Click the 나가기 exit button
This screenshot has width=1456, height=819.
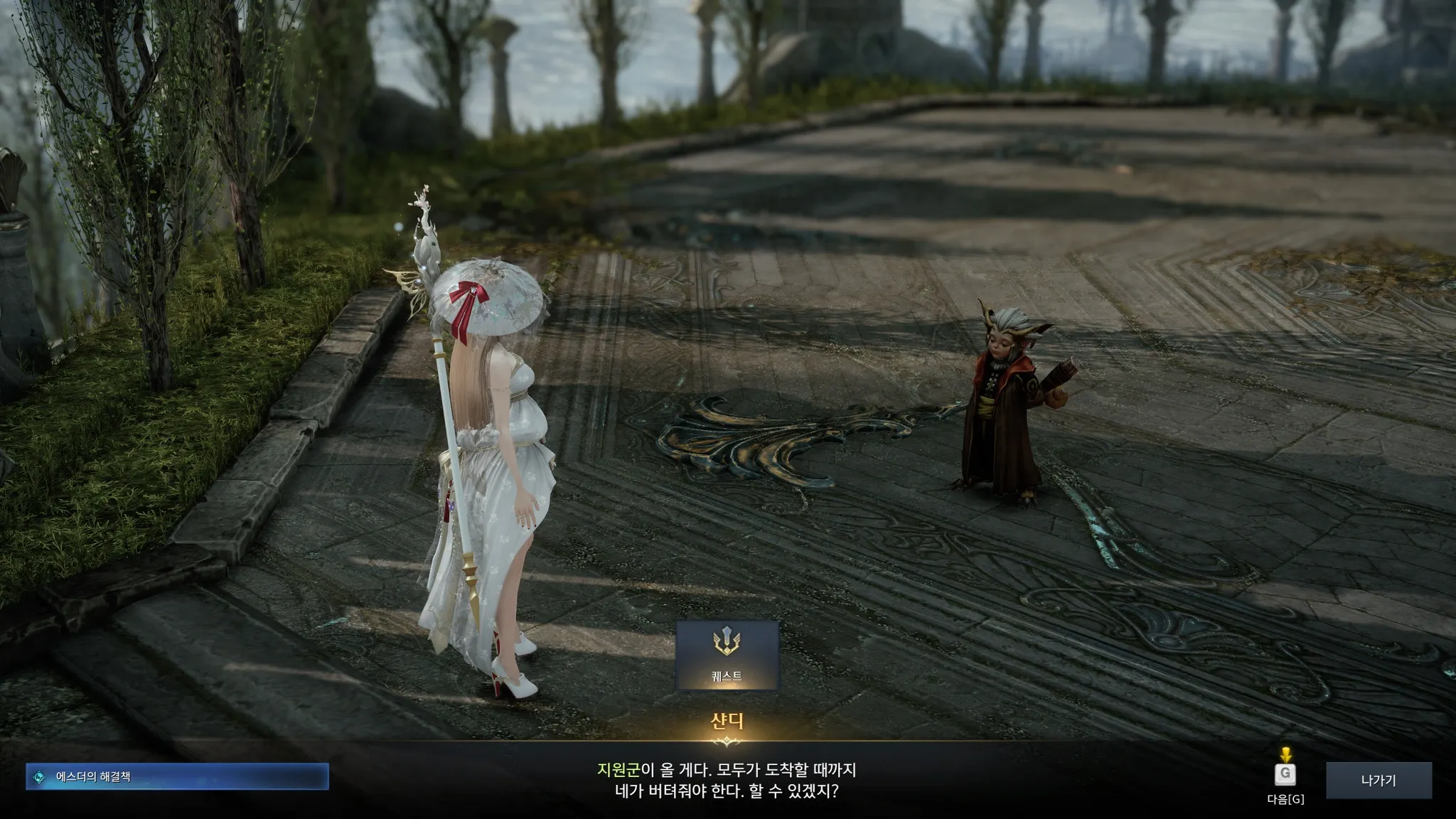click(x=1378, y=780)
